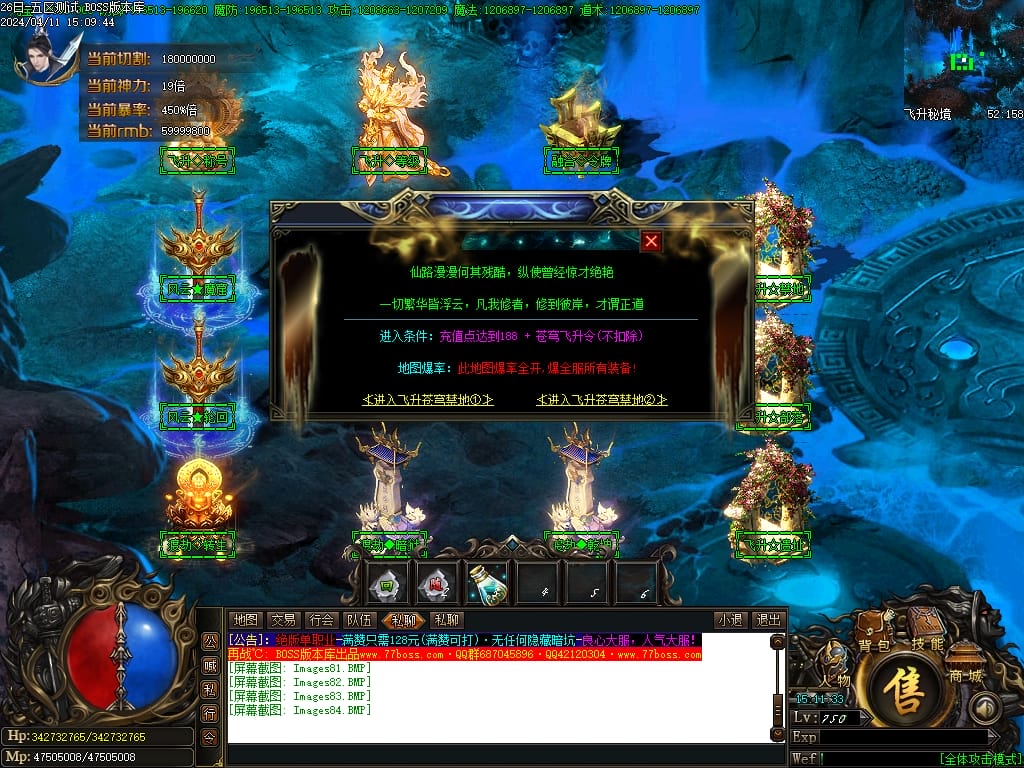1024x768 pixels.
Task: Close the ascension dialog with the red X
Action: (651, 241)
